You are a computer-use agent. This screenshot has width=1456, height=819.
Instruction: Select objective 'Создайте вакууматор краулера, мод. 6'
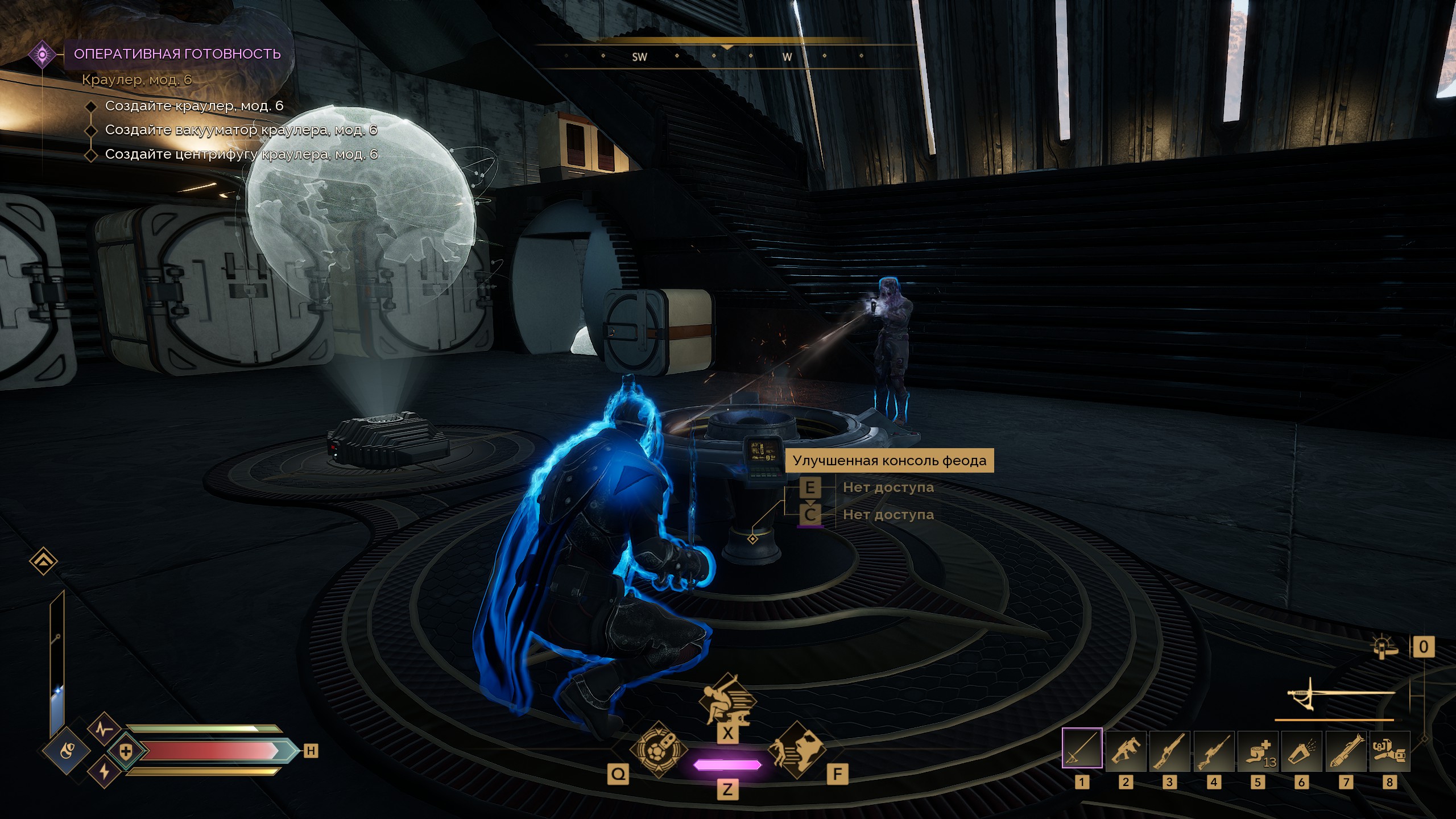click(x=241, y=130)
